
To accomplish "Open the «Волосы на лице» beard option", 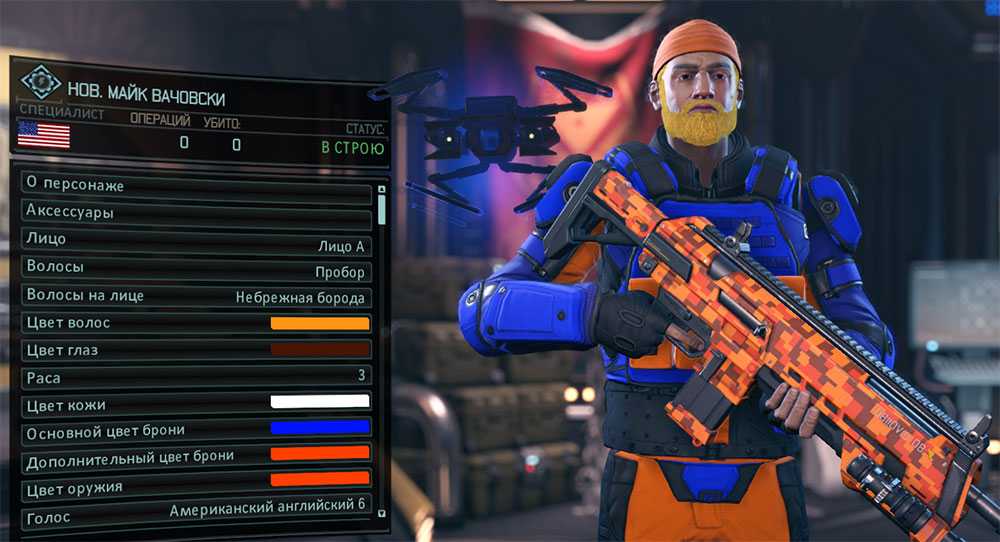I will coord(196,296).
